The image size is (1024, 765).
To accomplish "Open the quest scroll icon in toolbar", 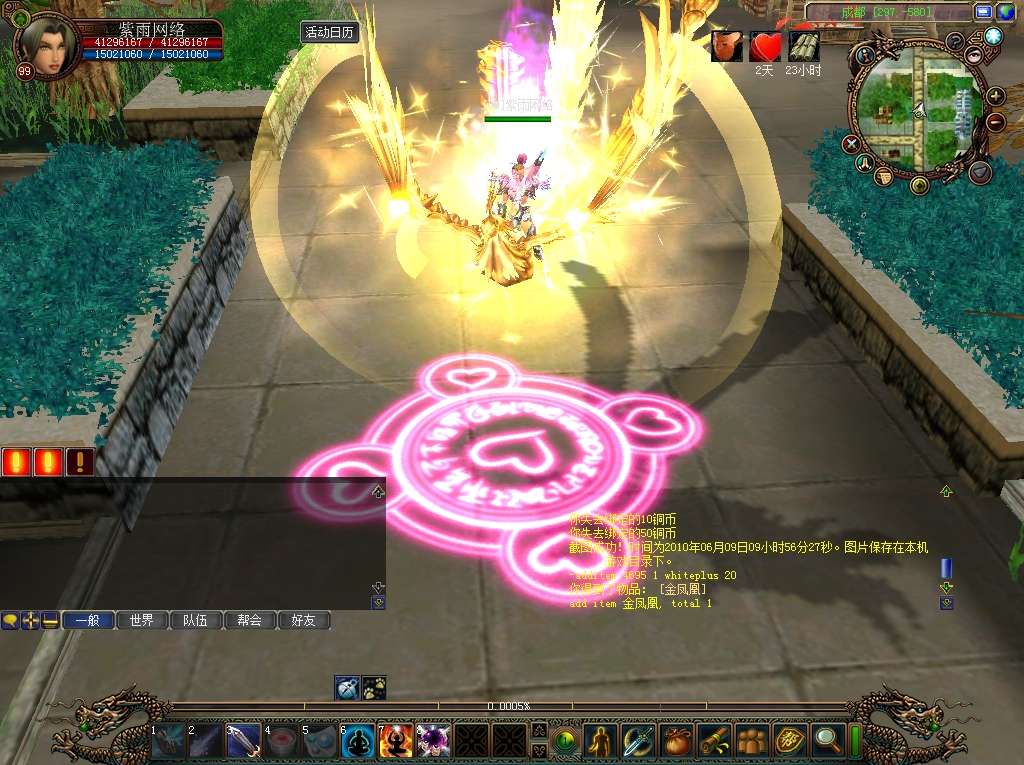I will tap(714, 741).
